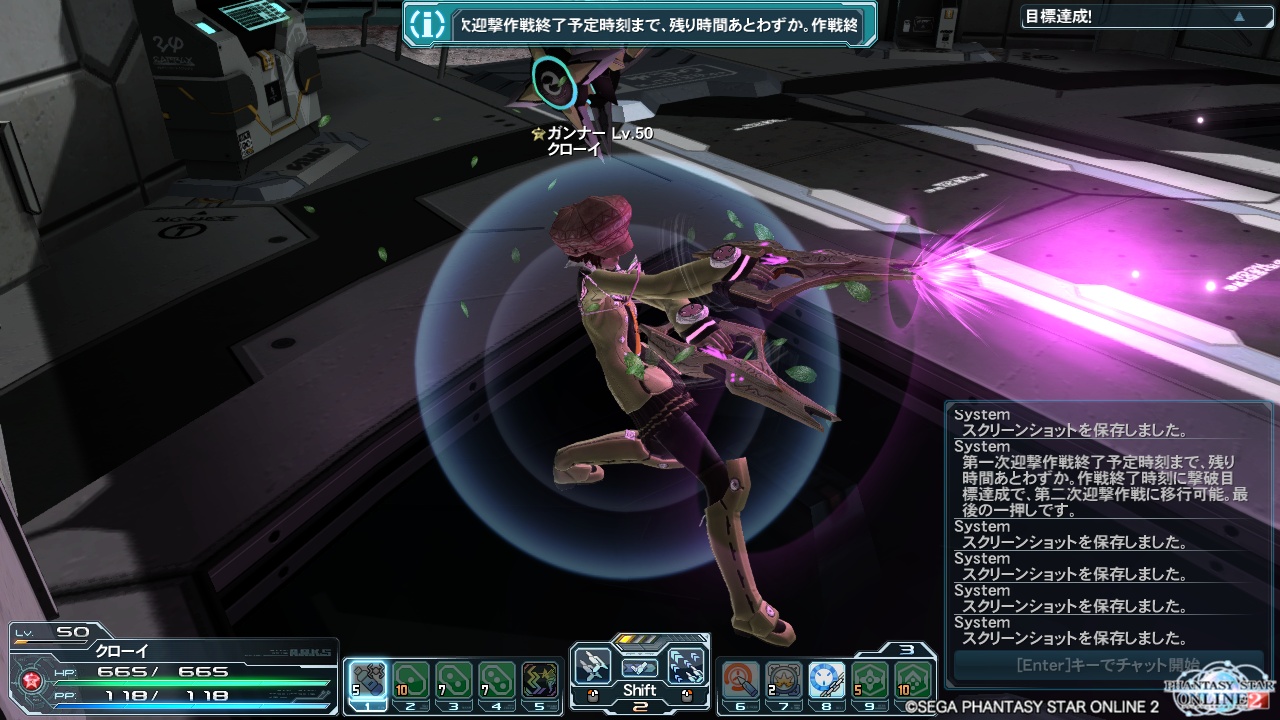This screenshot has height=720, width=1280.
Task: Use the green single-dot item in slot 2
Action: point(411,679)
